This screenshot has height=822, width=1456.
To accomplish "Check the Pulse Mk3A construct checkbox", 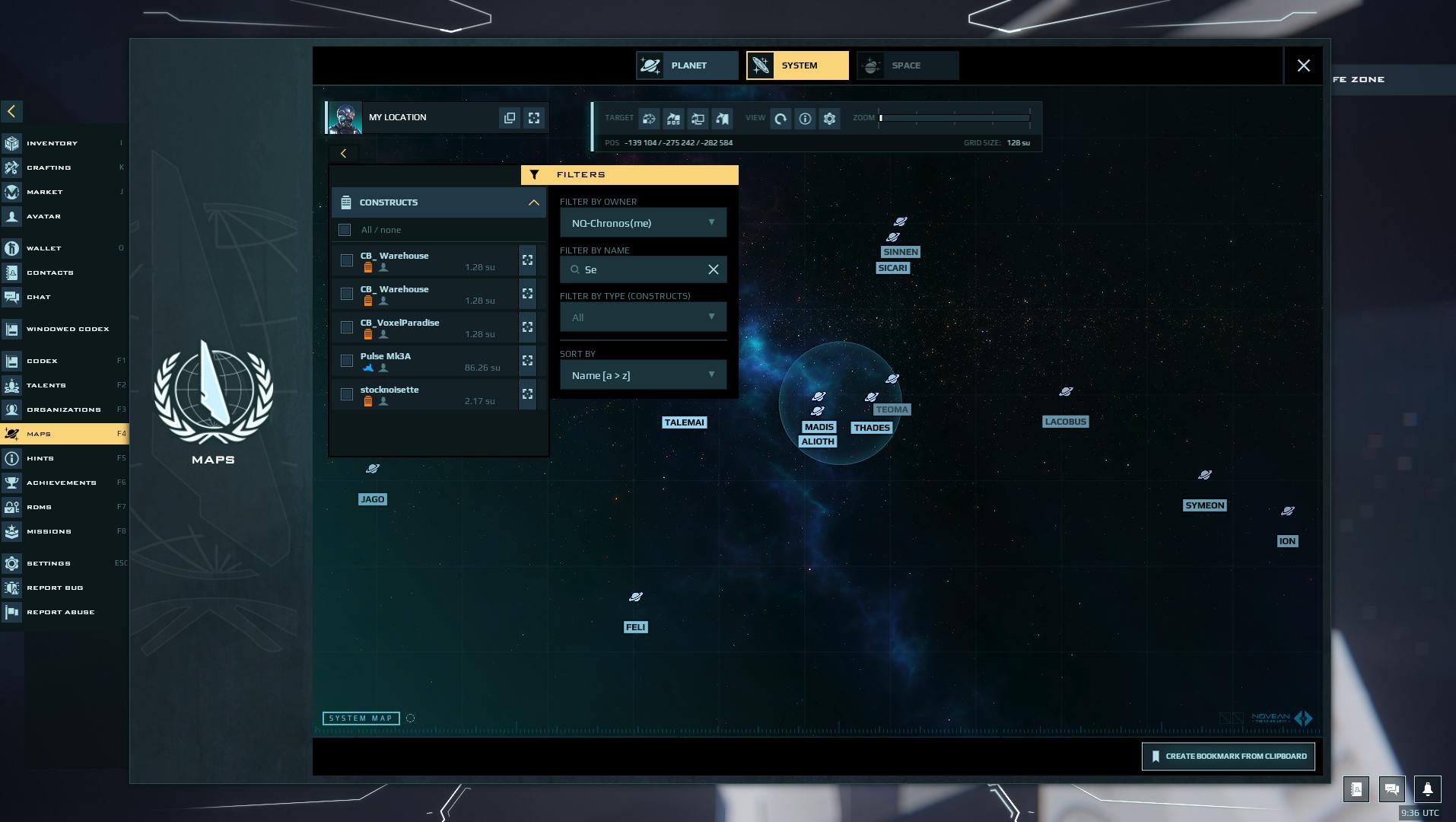I will click(347, 360).
